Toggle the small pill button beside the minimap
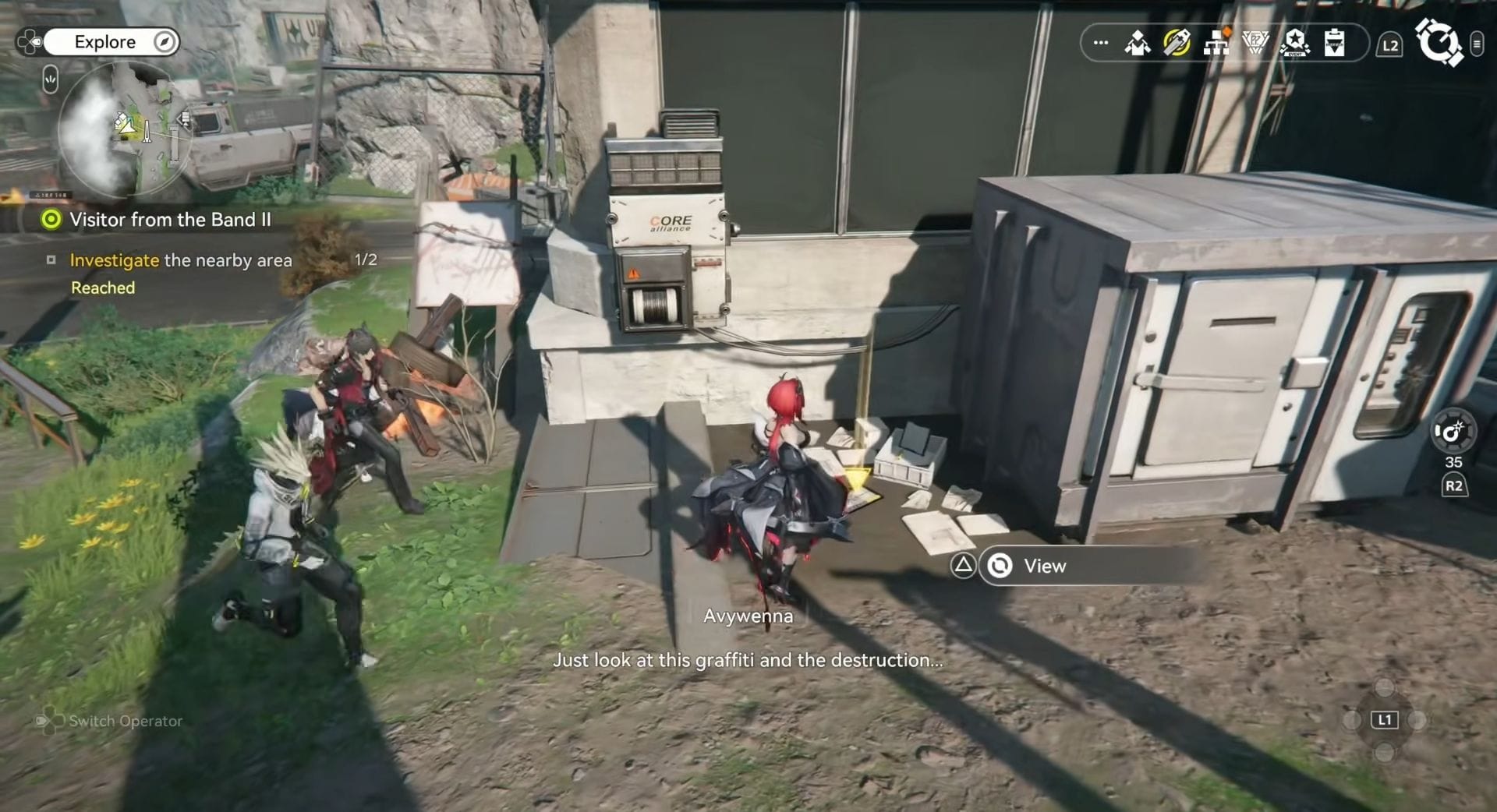 pos(51,79)
